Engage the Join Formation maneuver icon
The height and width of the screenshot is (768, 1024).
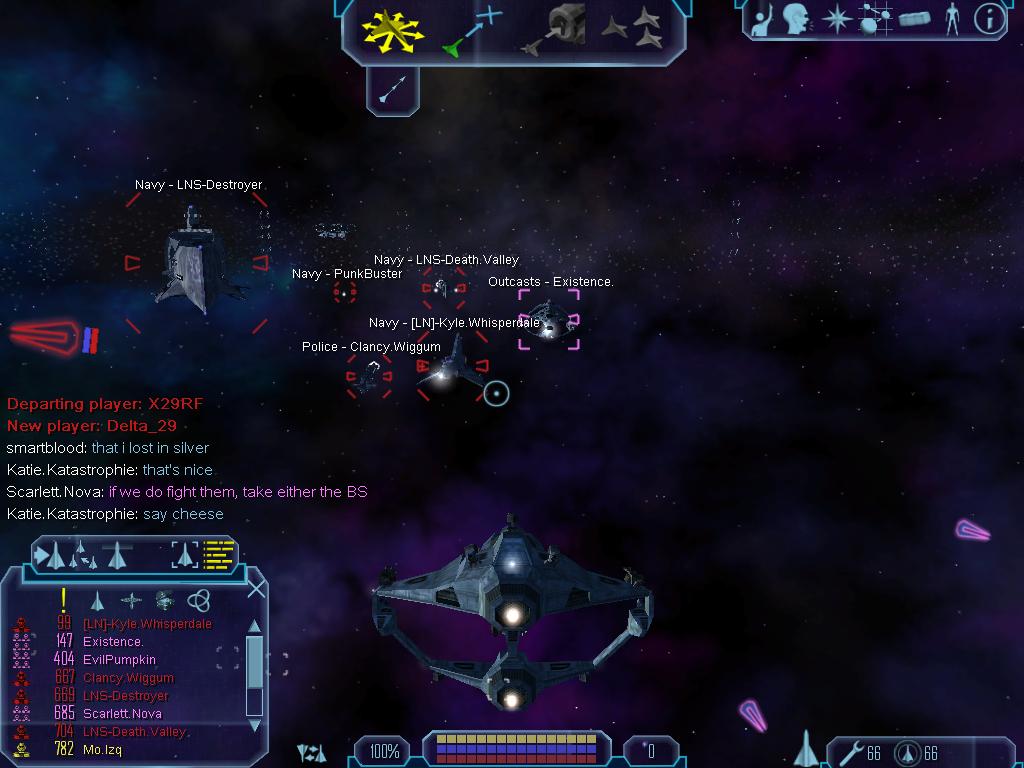tap(633, 30)
